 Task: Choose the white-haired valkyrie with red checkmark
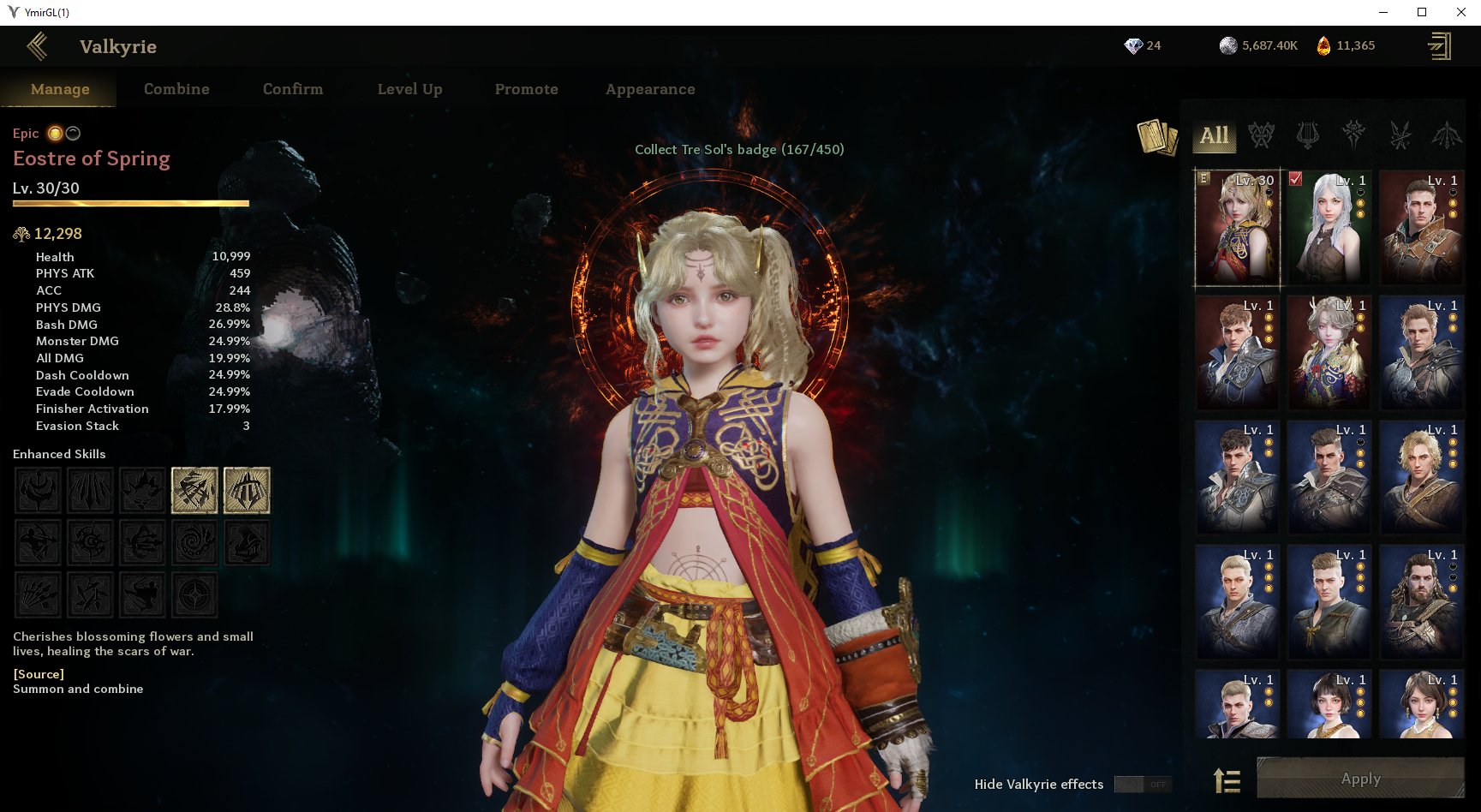1329,228
